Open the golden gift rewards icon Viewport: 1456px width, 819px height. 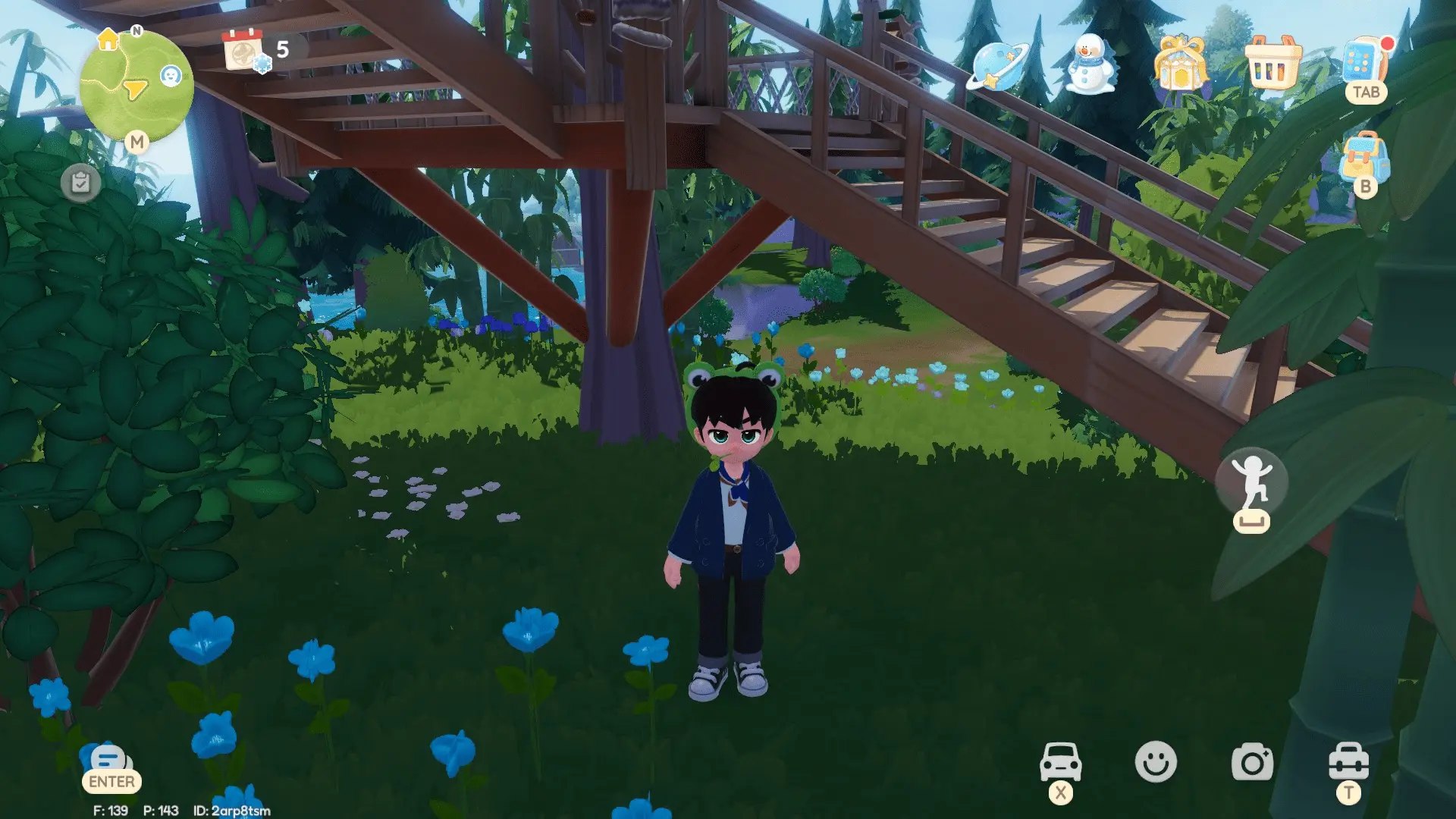(1181, 68)
